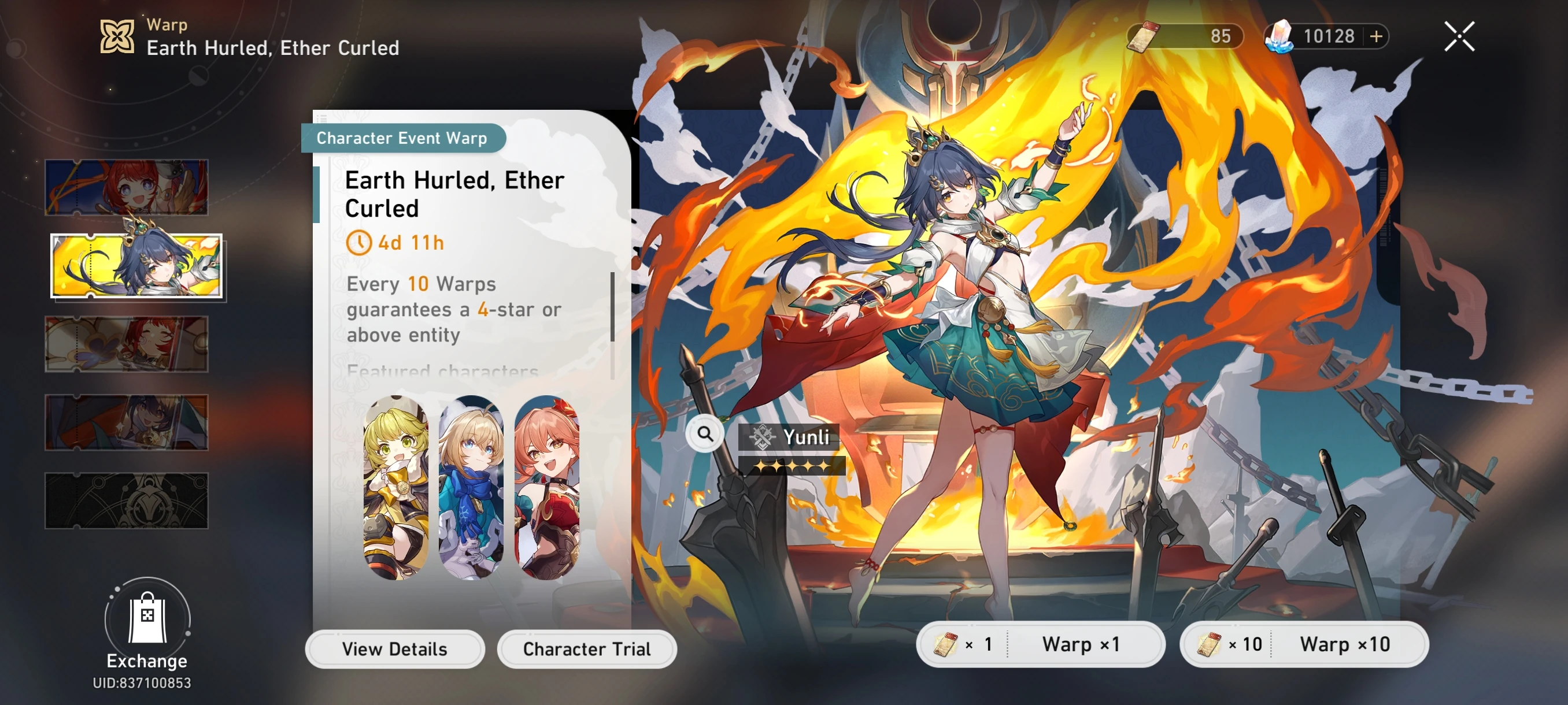Open View Details
This screenshot has width=1568, height=705.
click(x=396, y=648)
